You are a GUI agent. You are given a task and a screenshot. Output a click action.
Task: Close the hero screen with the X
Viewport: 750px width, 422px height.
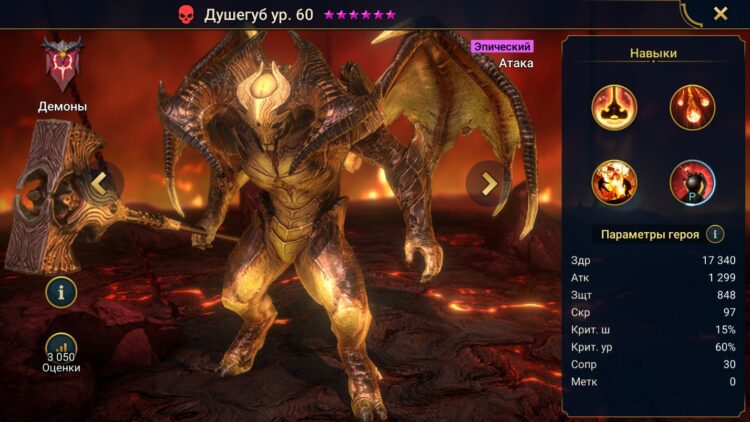point(720,14)
